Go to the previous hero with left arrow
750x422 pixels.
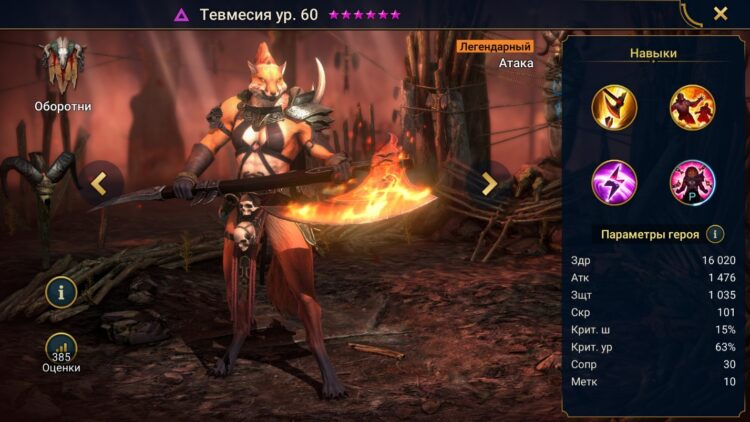click(x=98, y=183)
